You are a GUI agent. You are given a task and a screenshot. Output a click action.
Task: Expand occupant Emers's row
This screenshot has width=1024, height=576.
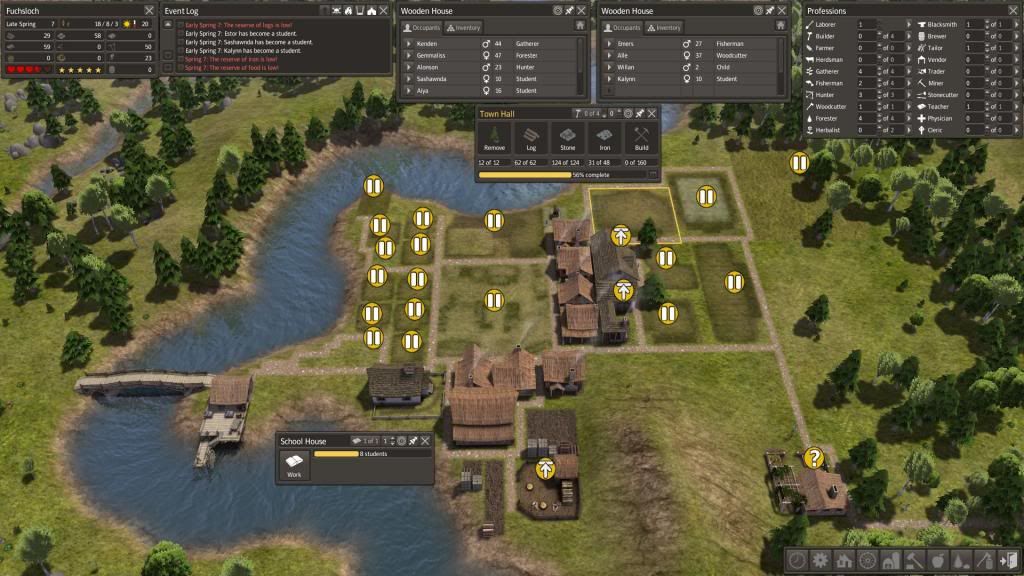pos(608,44)
